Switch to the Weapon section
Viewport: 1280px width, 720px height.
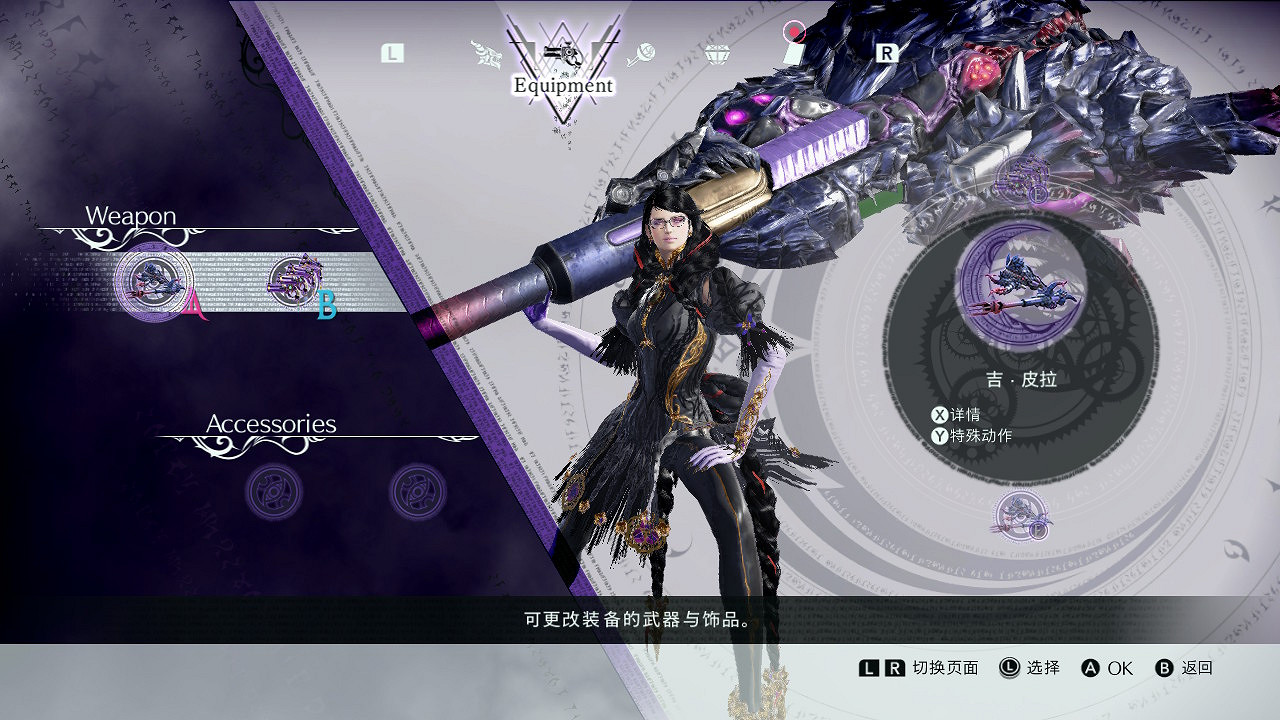[x=132, y=215]
